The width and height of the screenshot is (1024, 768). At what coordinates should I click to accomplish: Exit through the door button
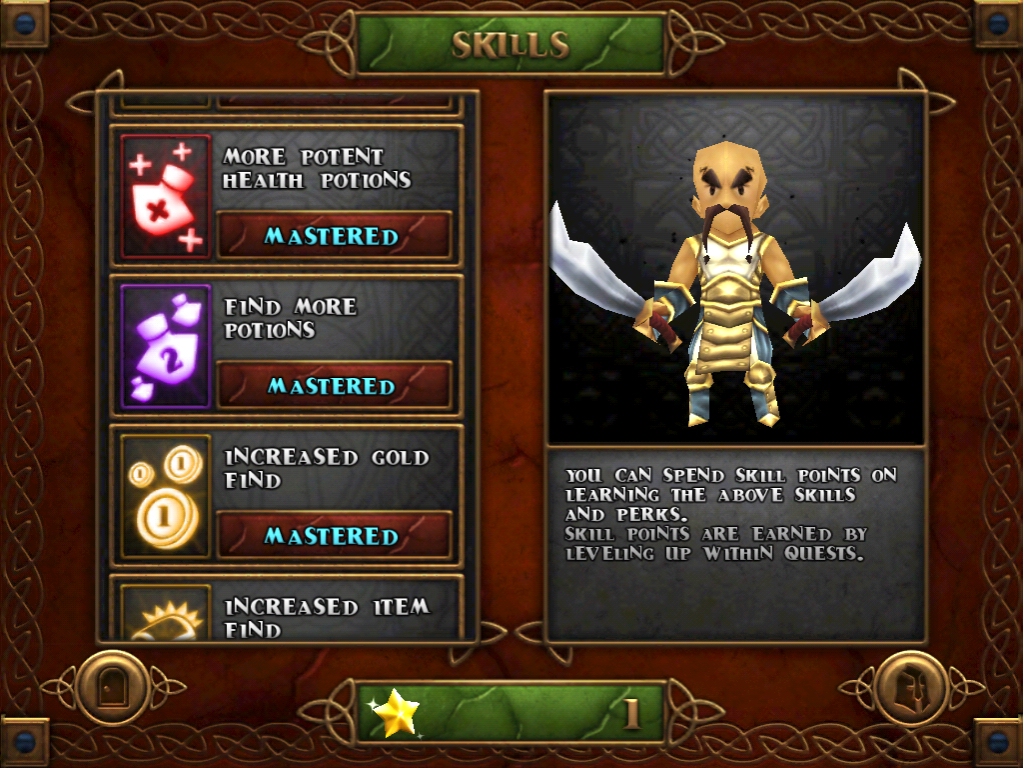coord(112,688)
